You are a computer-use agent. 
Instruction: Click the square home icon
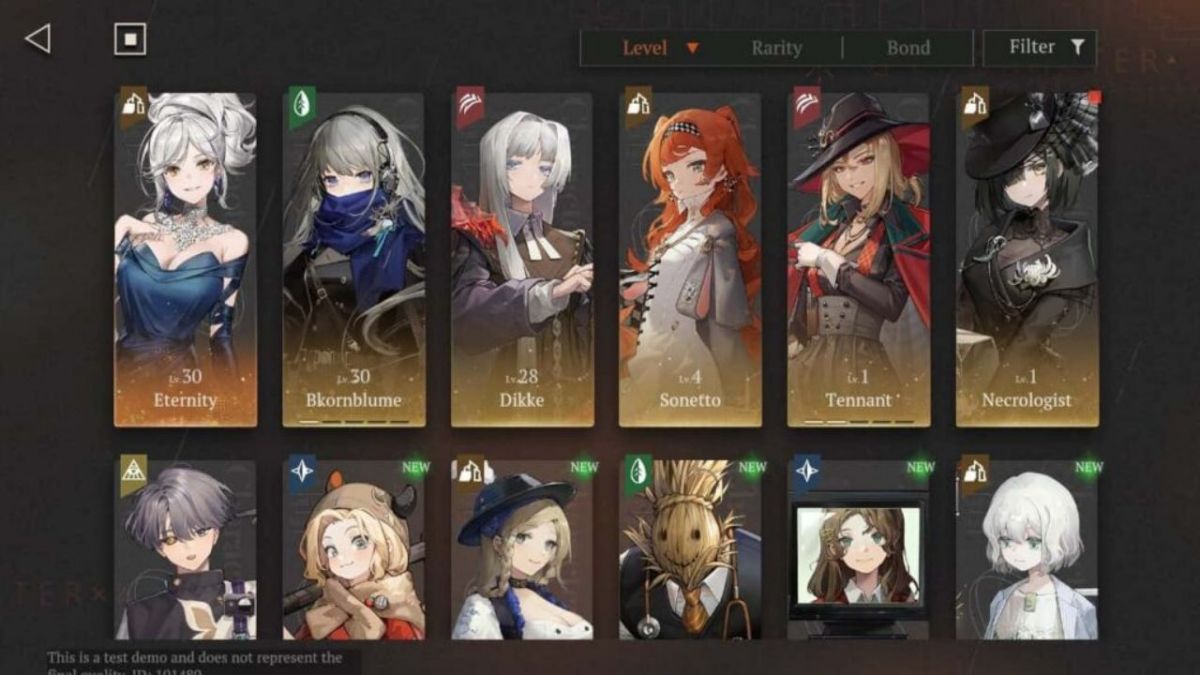pos(130,39)
